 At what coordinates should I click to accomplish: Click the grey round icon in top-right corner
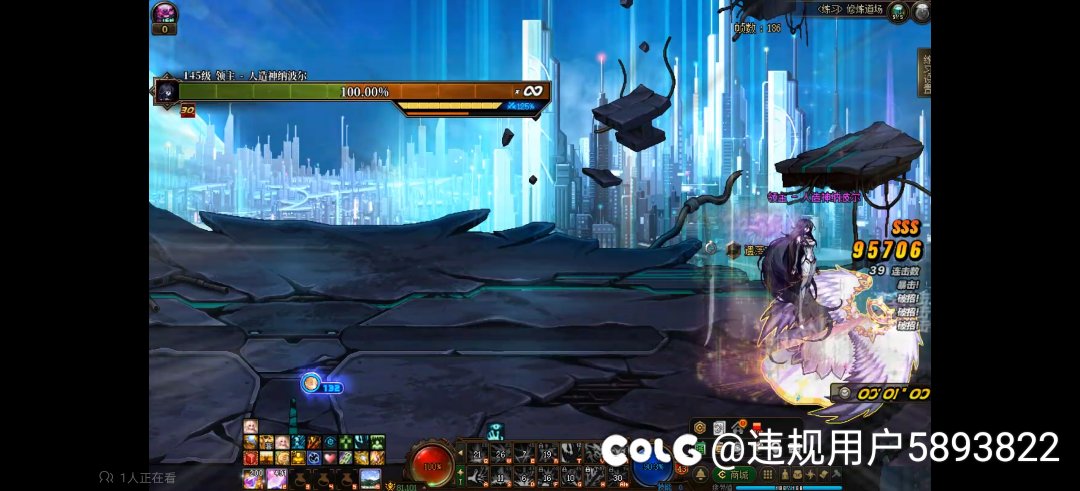[921, 10]
